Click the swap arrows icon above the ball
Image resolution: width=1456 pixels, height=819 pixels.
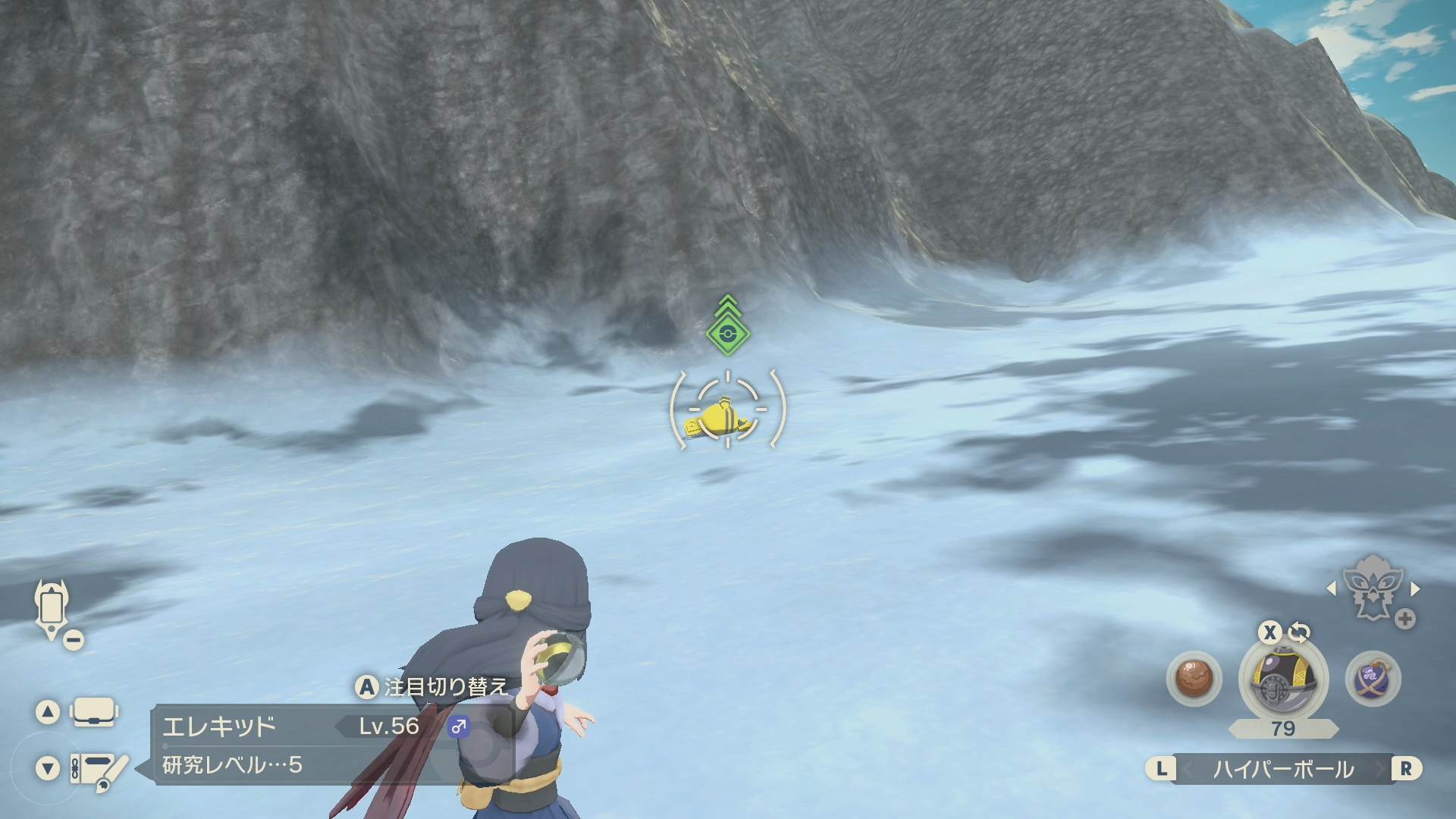point(1299,632)
